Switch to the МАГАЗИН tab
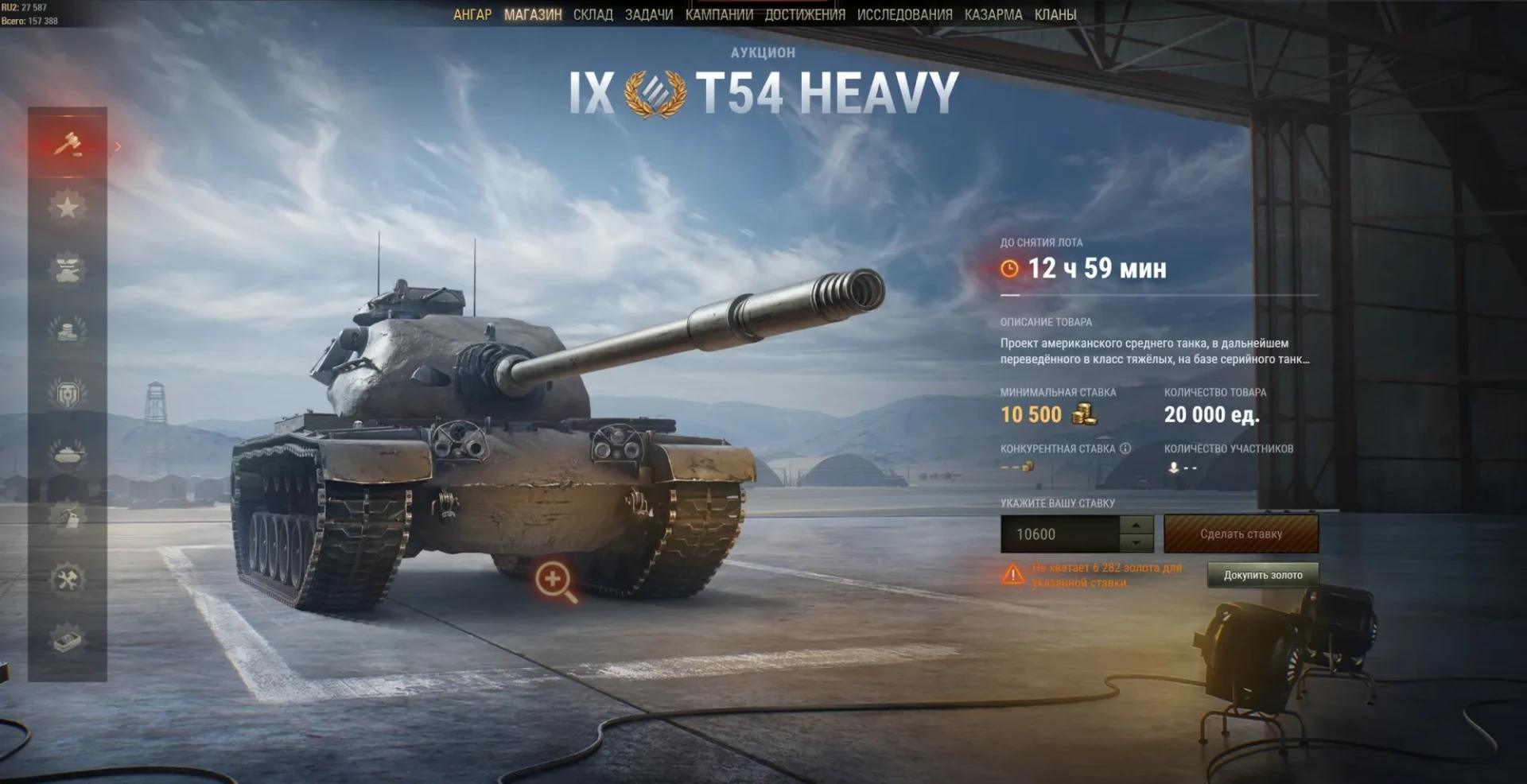Image resolution: width=1527 pixels, height=784 pixels. click(x=533, y=14)
